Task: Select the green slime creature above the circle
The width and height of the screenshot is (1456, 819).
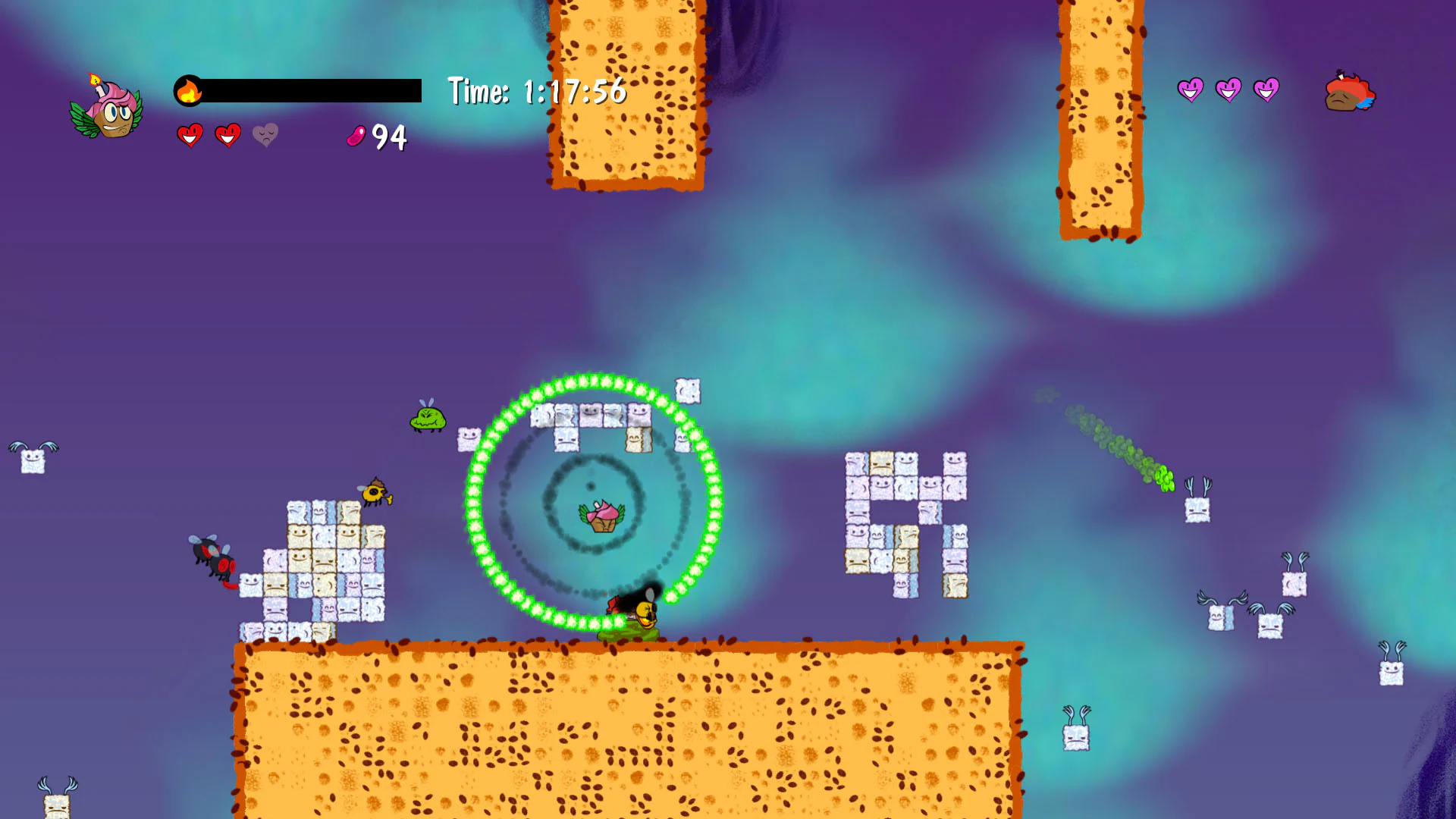Action: [427, 419]
